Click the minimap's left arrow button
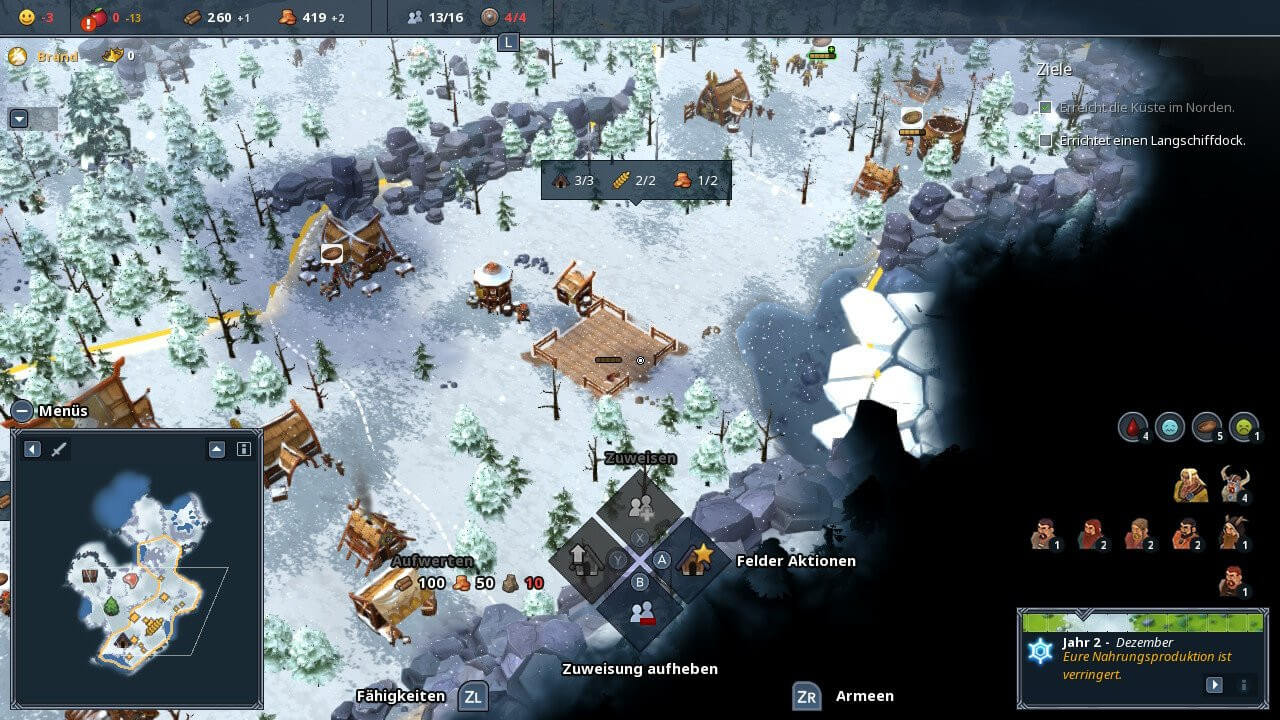1280x720 pixels. tap(32, 450)
